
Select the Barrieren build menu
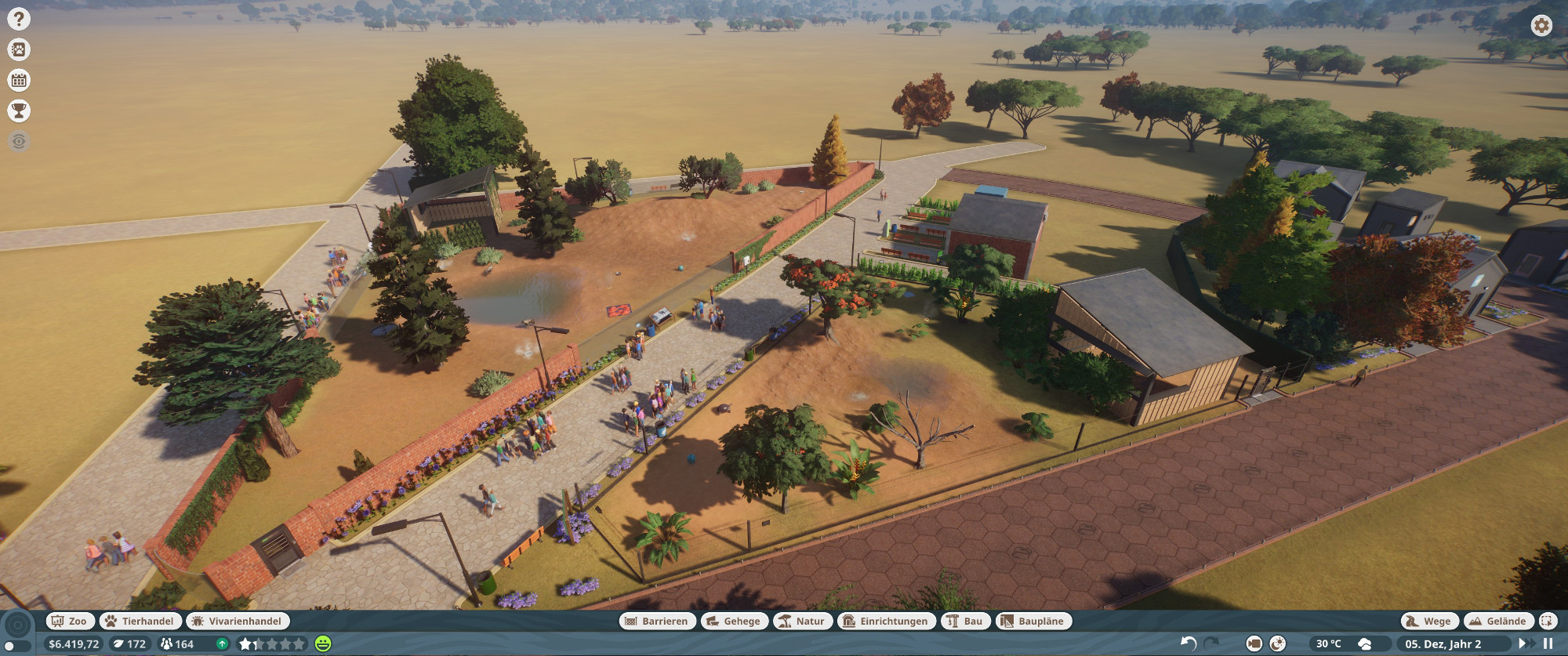click(657, 621)
